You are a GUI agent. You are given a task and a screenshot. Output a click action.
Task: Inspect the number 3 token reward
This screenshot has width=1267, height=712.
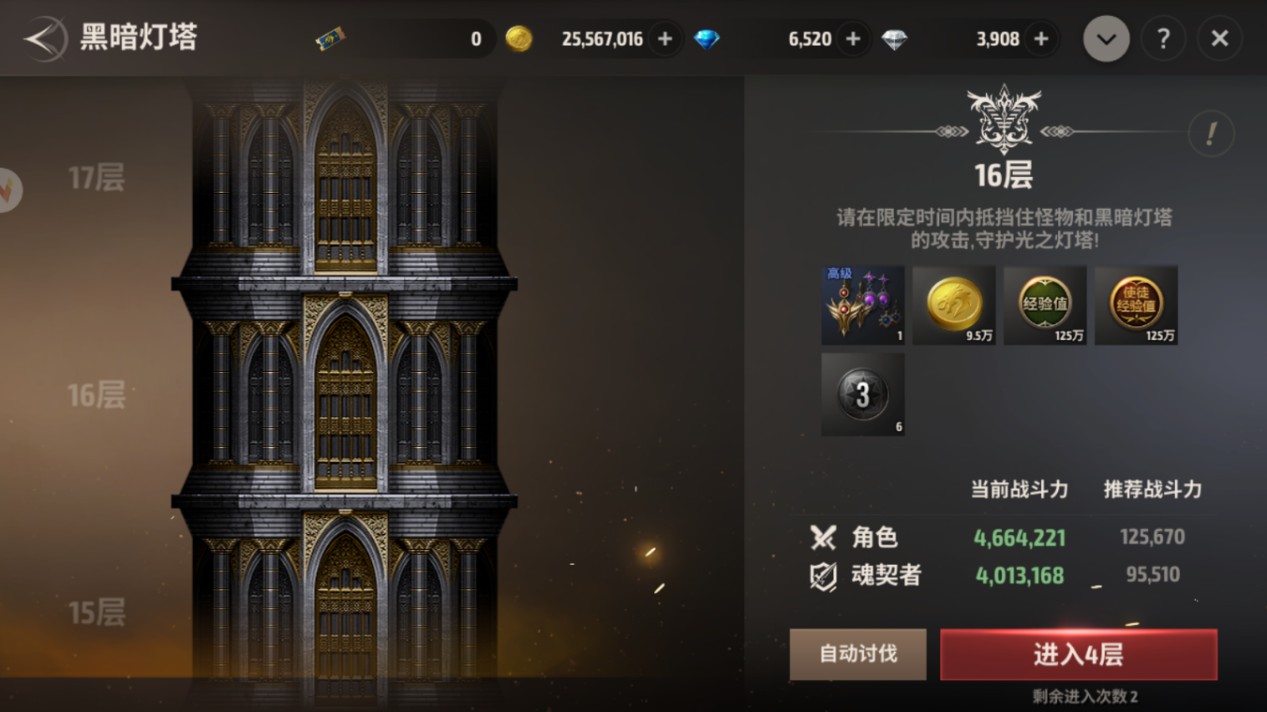pos(863,394)
